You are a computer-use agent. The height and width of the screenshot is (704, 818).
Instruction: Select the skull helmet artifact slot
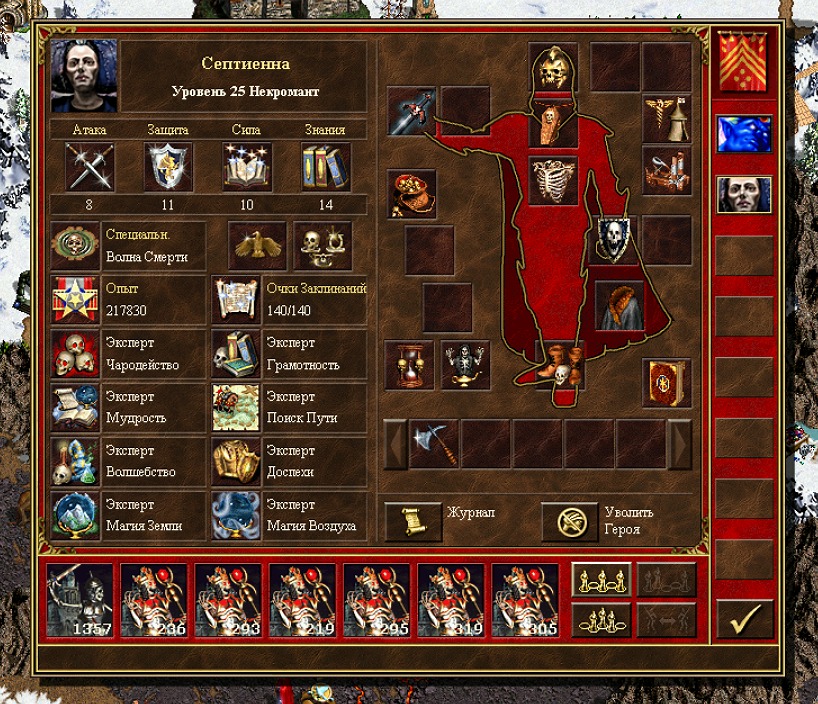click(553, 67)
